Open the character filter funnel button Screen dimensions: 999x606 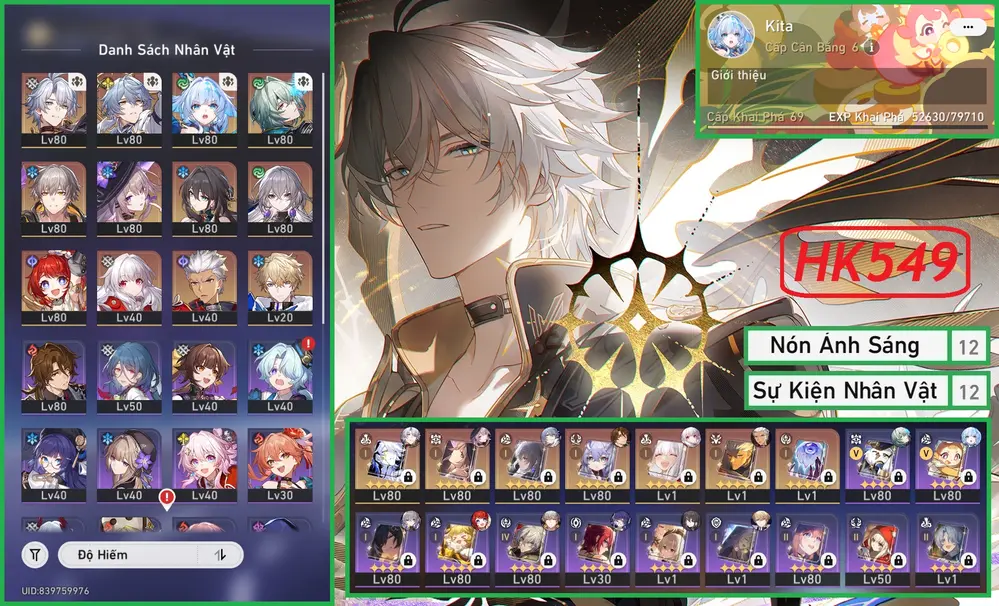35,554
